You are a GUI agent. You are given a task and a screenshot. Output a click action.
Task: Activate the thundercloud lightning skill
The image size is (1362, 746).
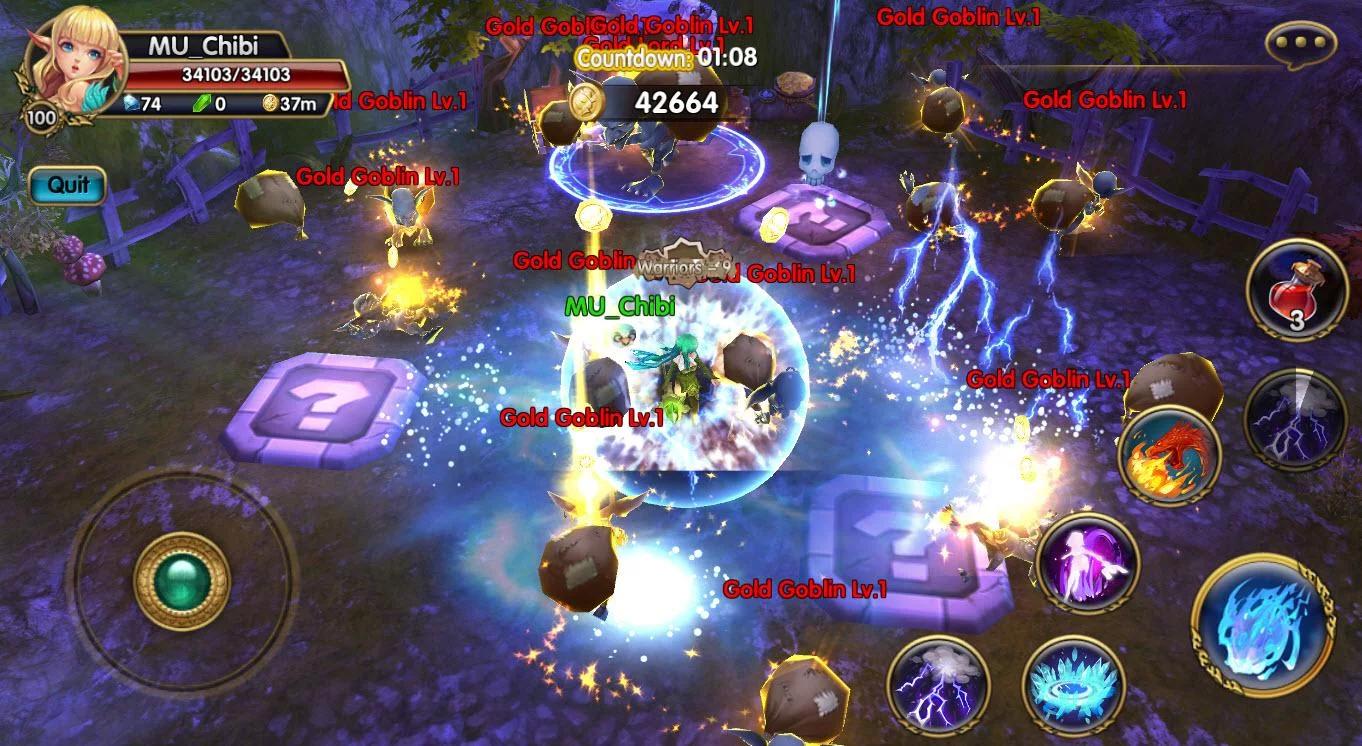point(937,683)
